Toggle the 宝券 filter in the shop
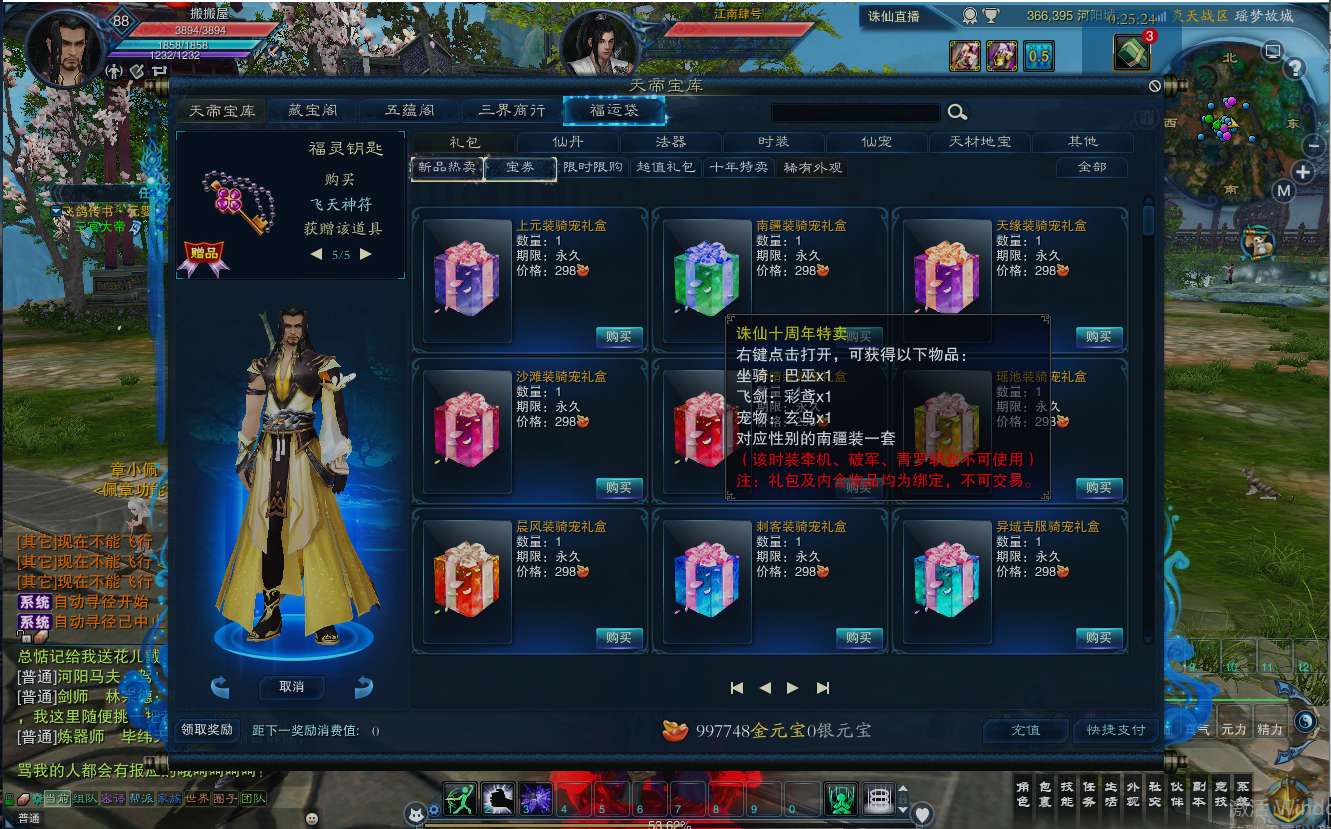 (x=521, y=170)
